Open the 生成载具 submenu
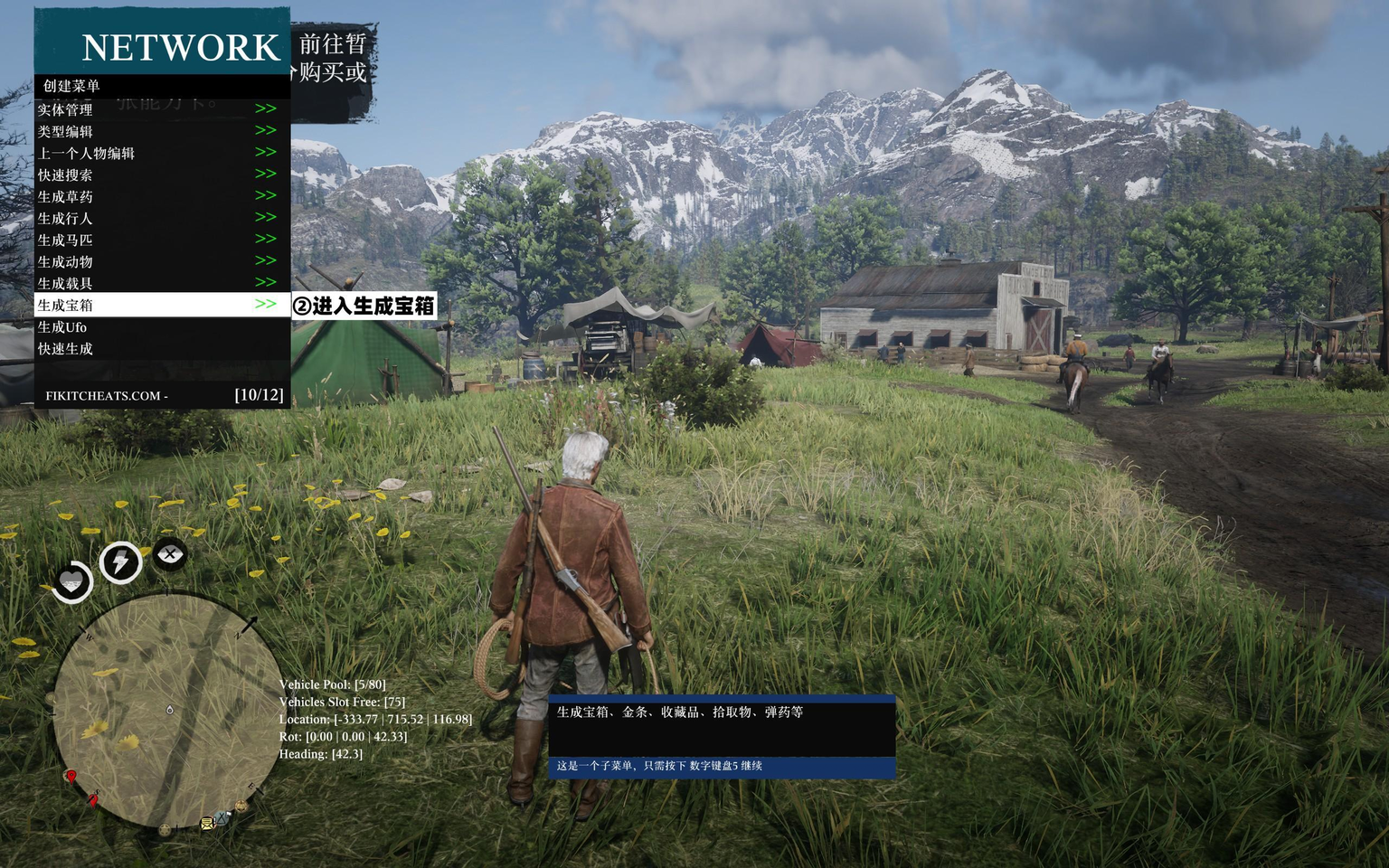This screenshot has width=1389, height=868. click(65, 283)
